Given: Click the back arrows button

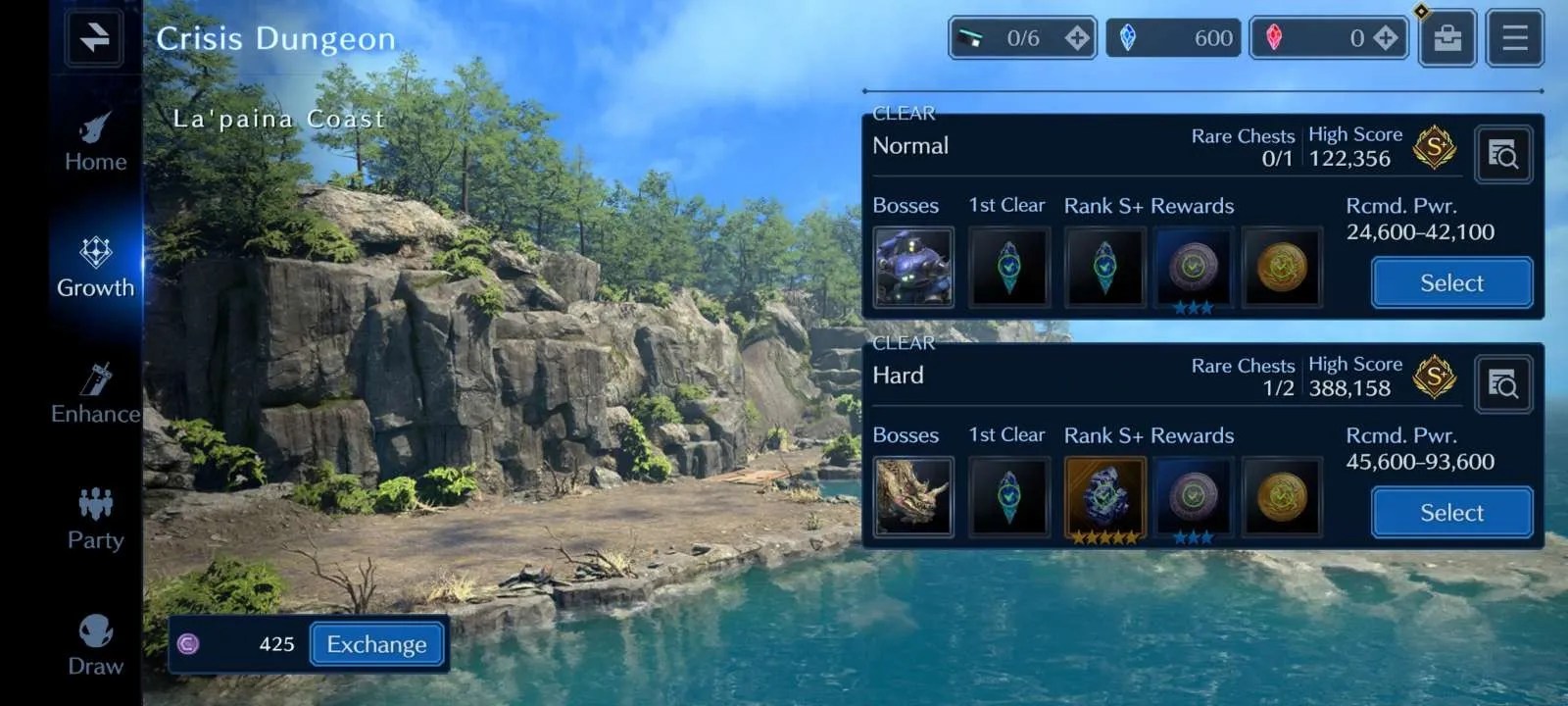Looking at the screenshot, I should (x=95, y=37).
